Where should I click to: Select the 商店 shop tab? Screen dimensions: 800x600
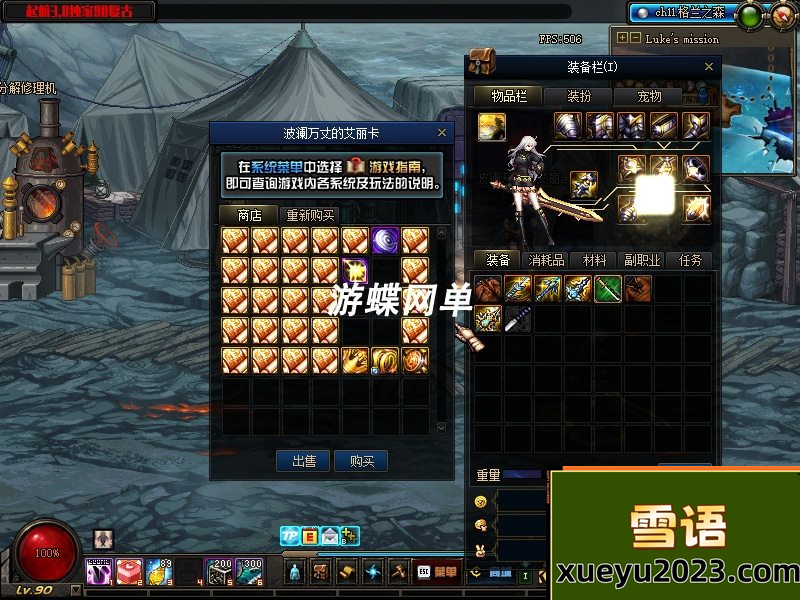coord(249,215)
